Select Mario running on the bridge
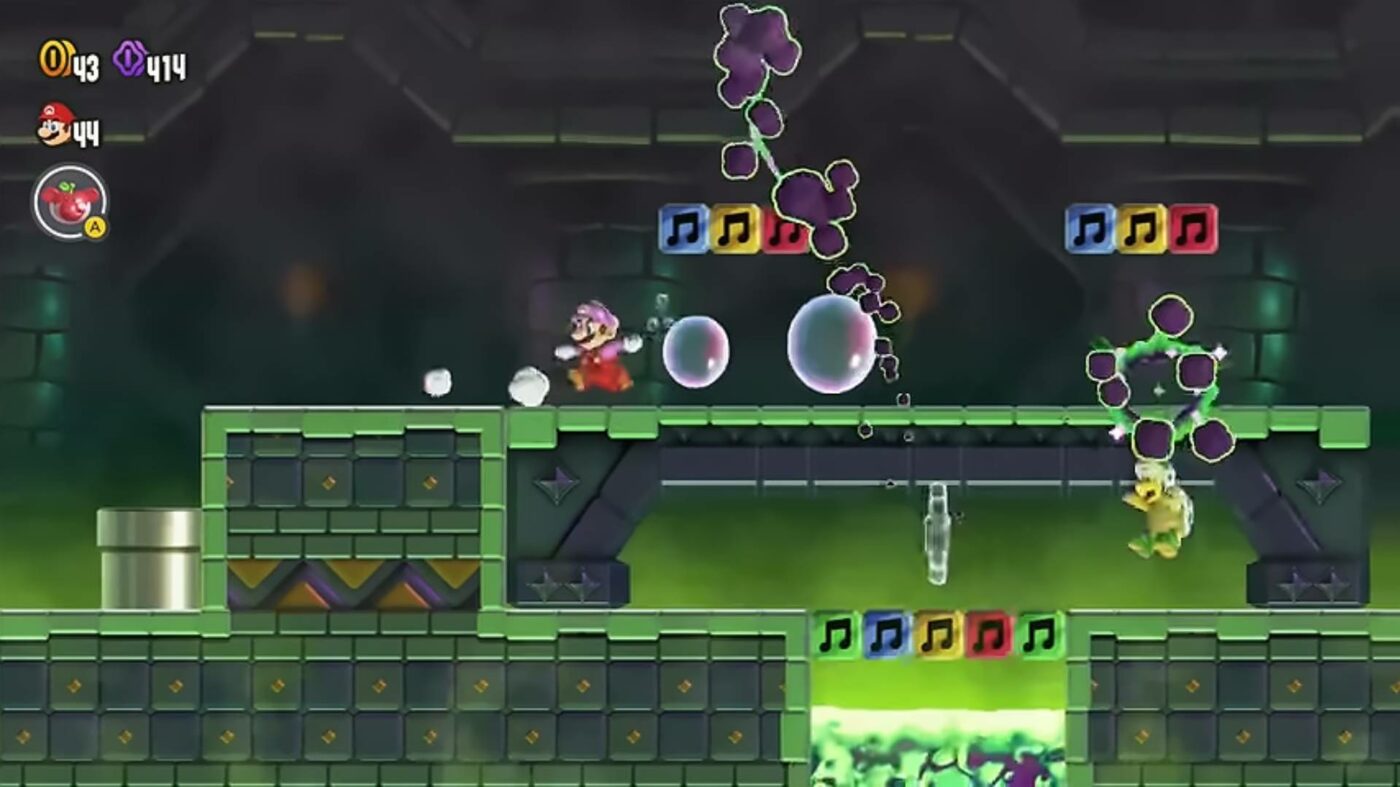 point(595,352)
